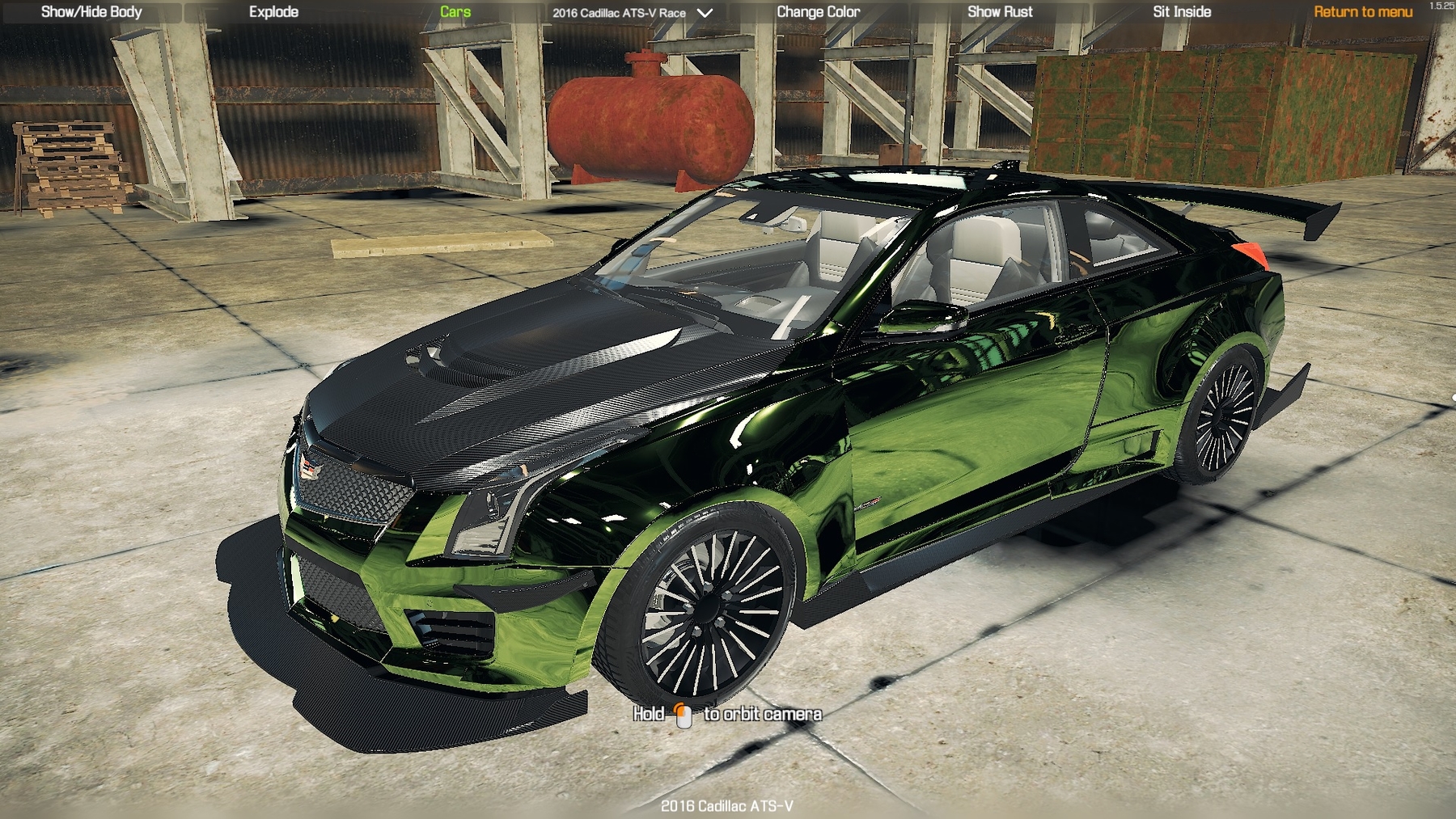
Task: Choose Sit Inside view
Action: [x=1182, y=12]
